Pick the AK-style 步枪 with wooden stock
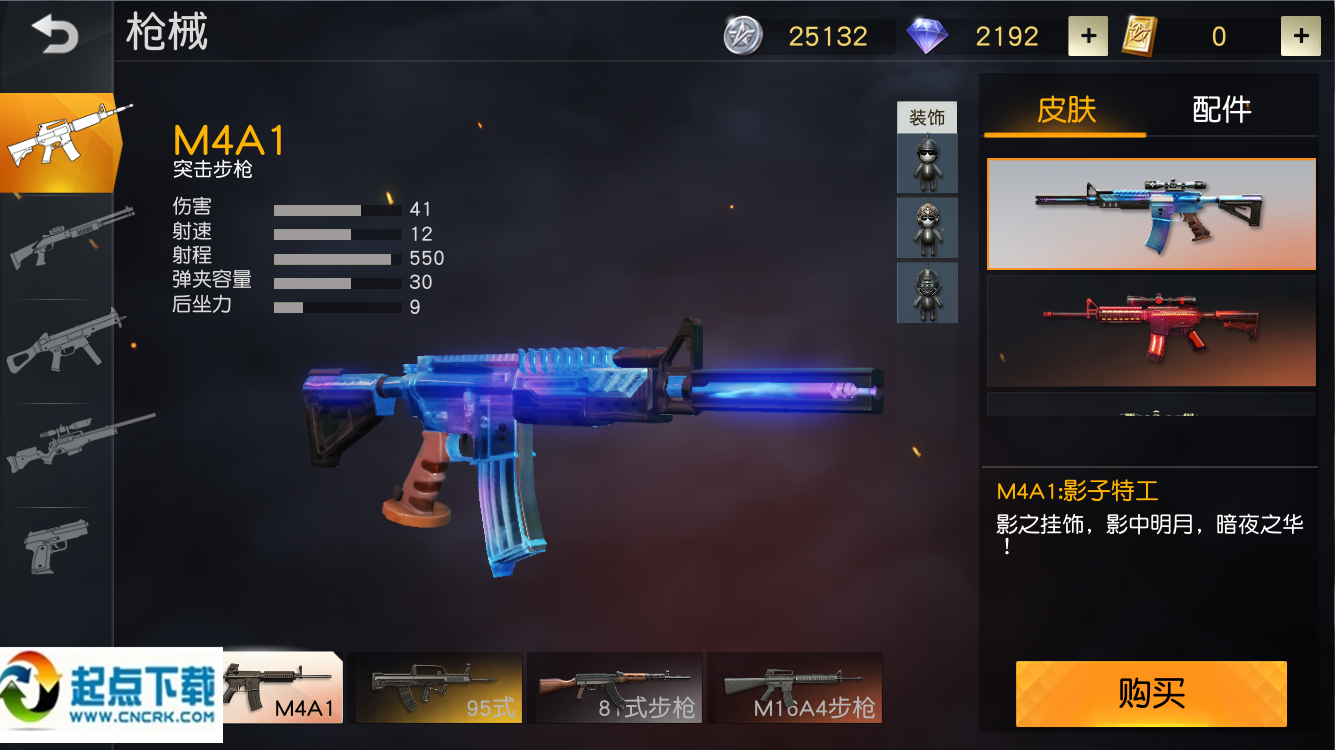Screen dimensions: 1335x750 click(x=614, y=688)
